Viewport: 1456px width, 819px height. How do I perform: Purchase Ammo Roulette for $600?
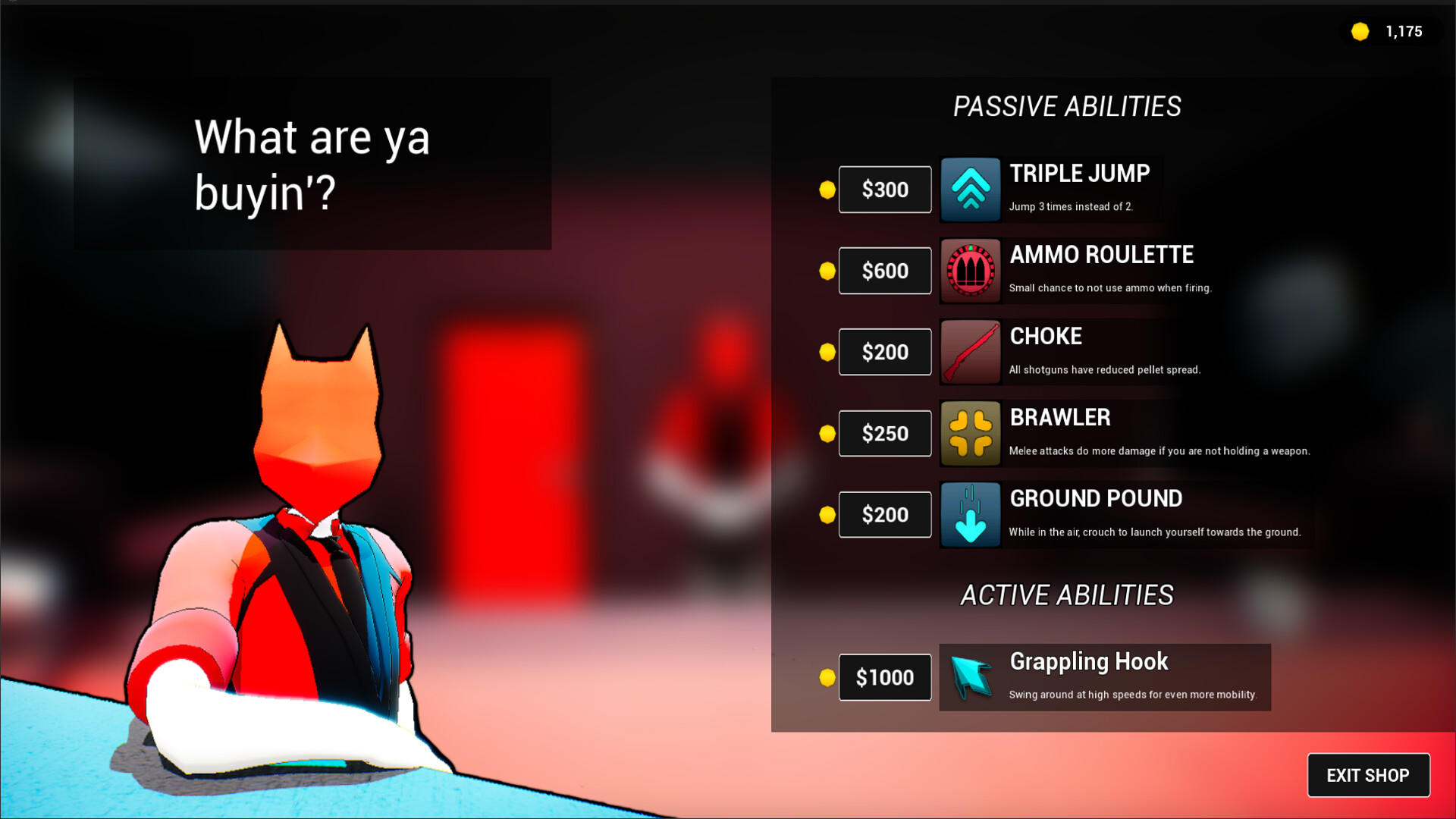coord(884,271)
